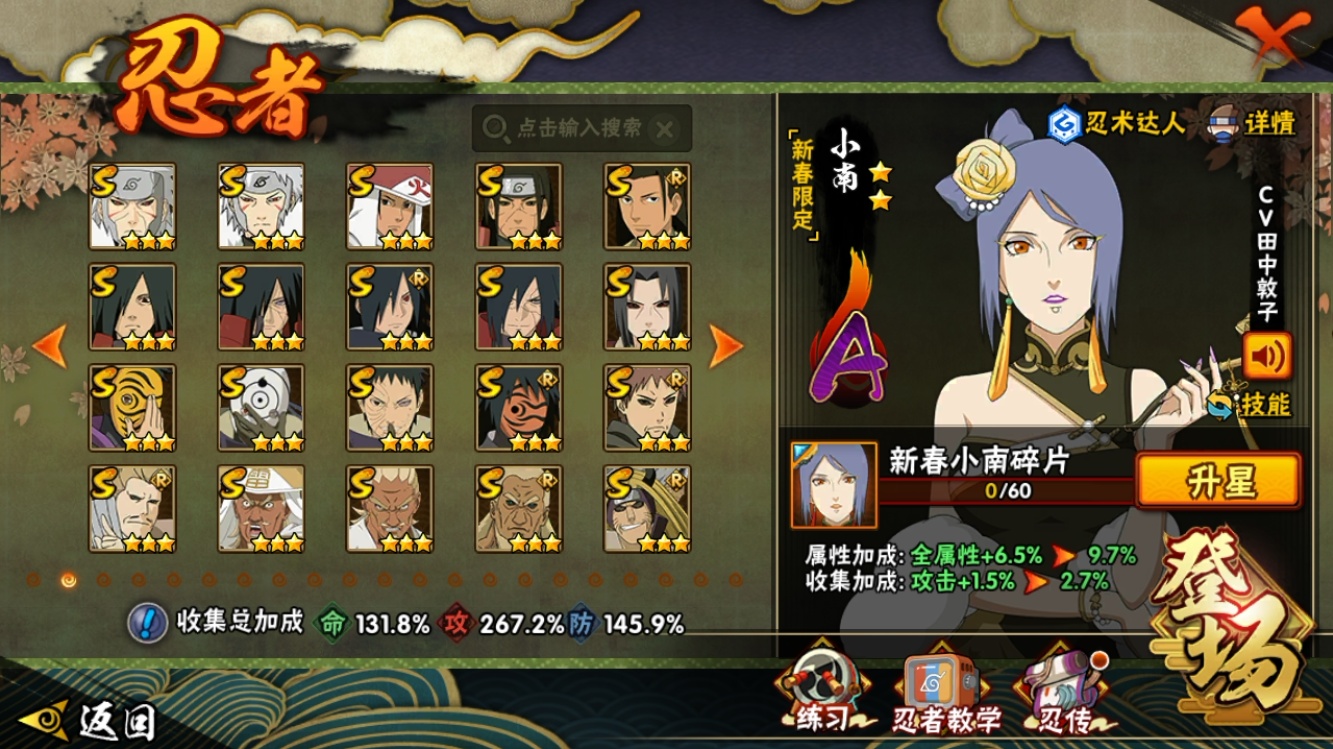Screen dimensions: 1333x749
Task: Select the white-hatted Hokage portrait
Action: pos(390,206)
